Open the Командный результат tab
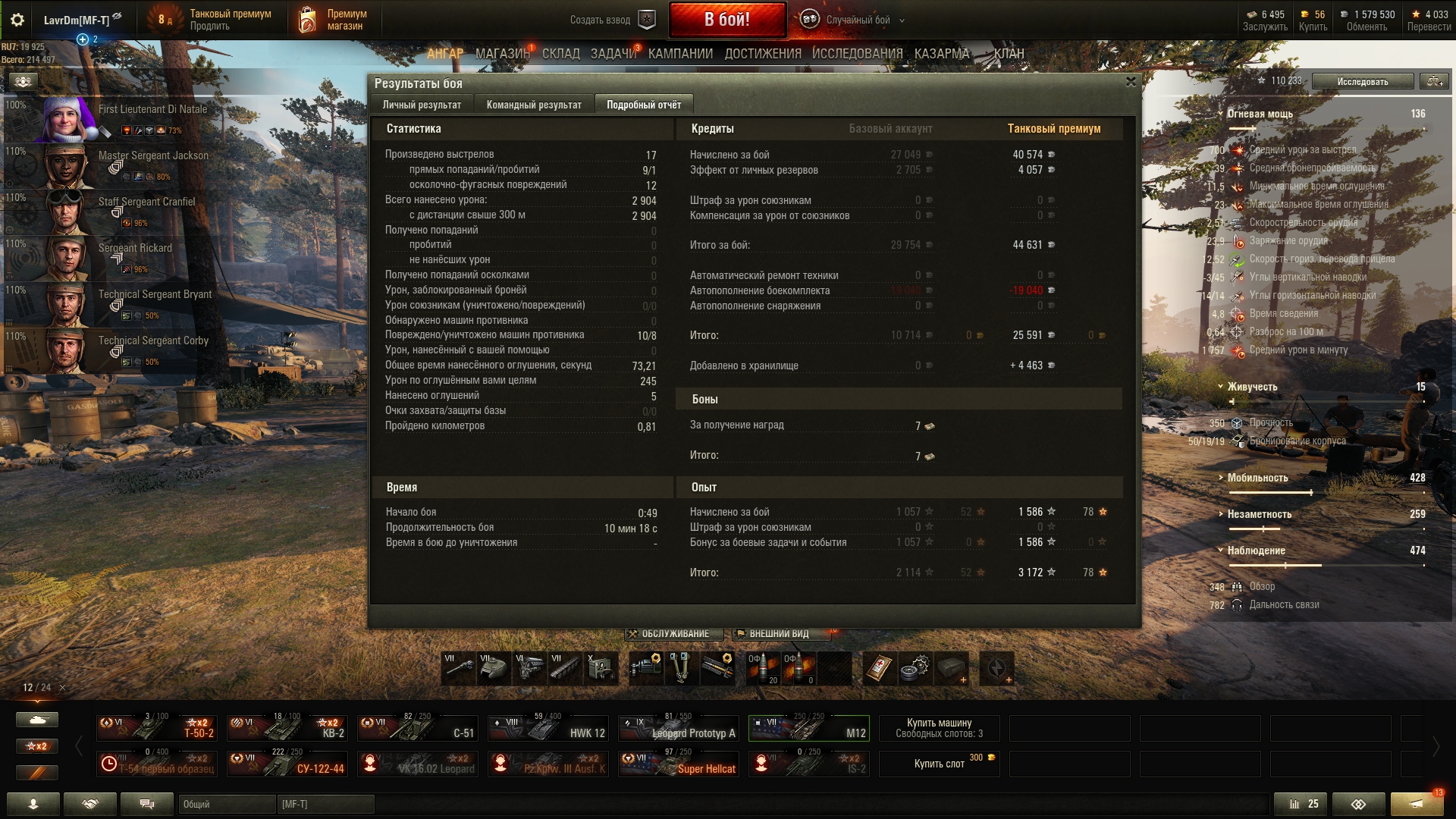 534,105
